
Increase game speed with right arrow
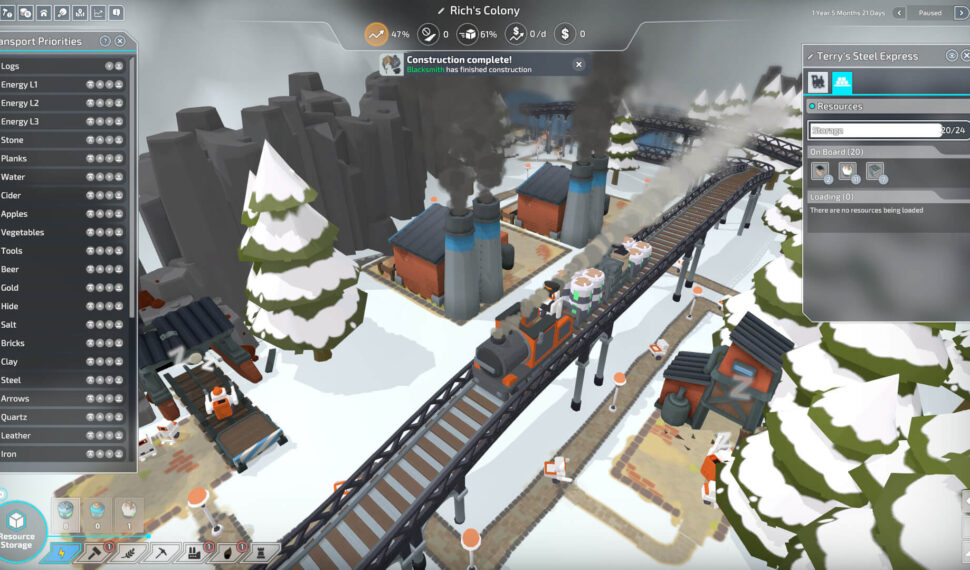tap(958, 13)
